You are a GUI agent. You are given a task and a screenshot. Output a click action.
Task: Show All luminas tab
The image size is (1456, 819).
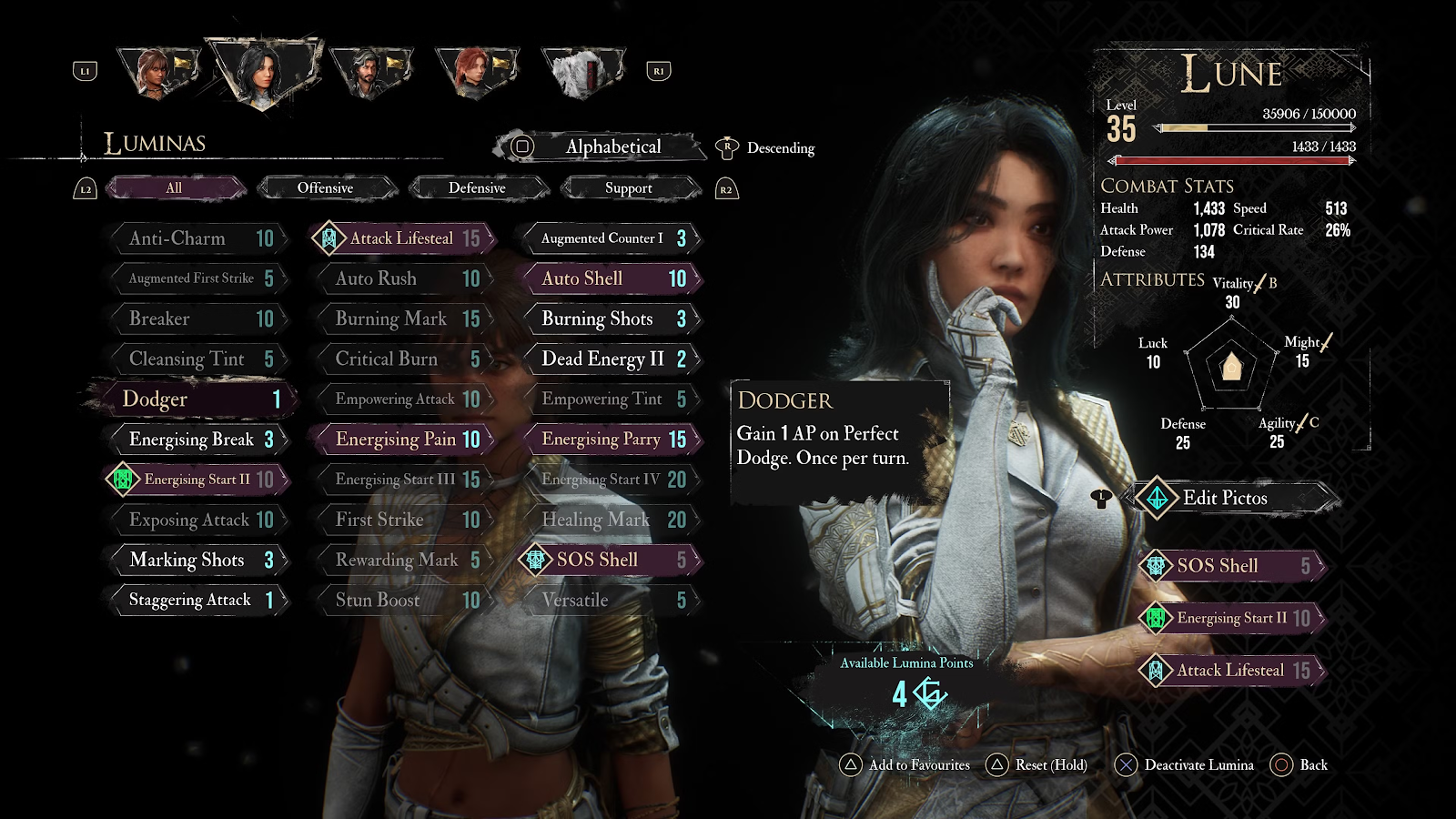(174, 188)
